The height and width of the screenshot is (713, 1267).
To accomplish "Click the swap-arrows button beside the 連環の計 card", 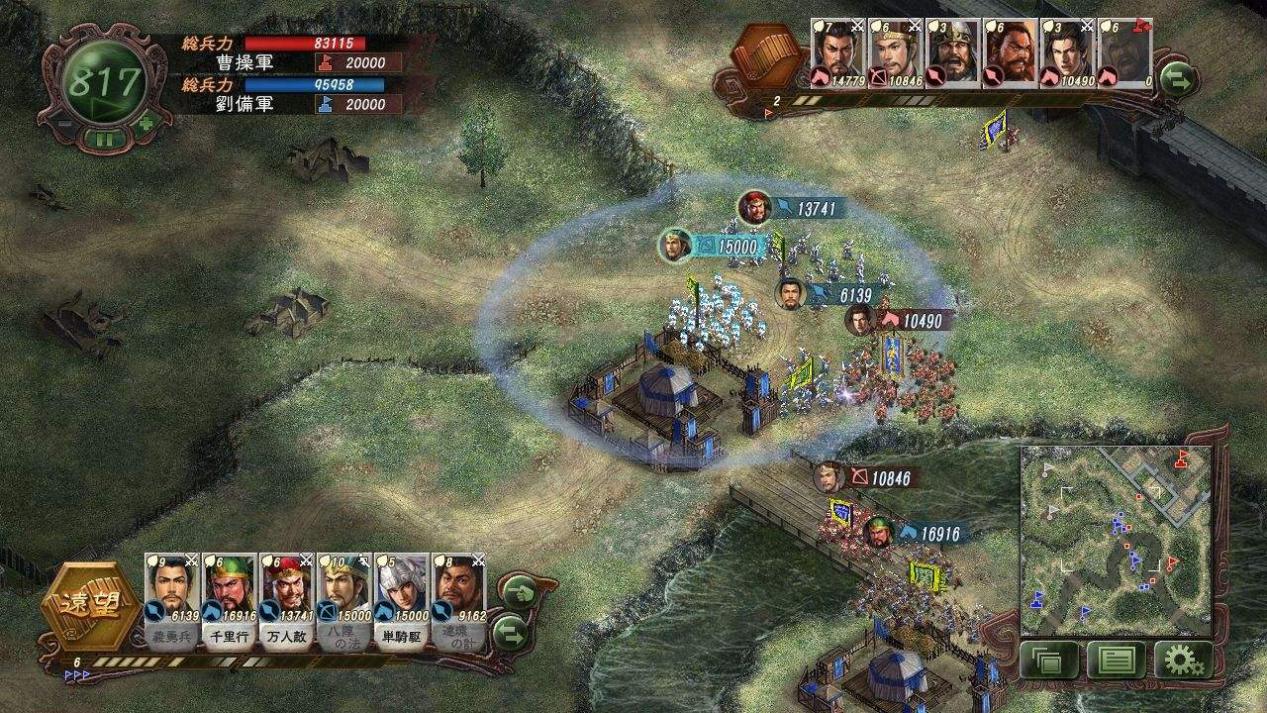I will [511, 632].
